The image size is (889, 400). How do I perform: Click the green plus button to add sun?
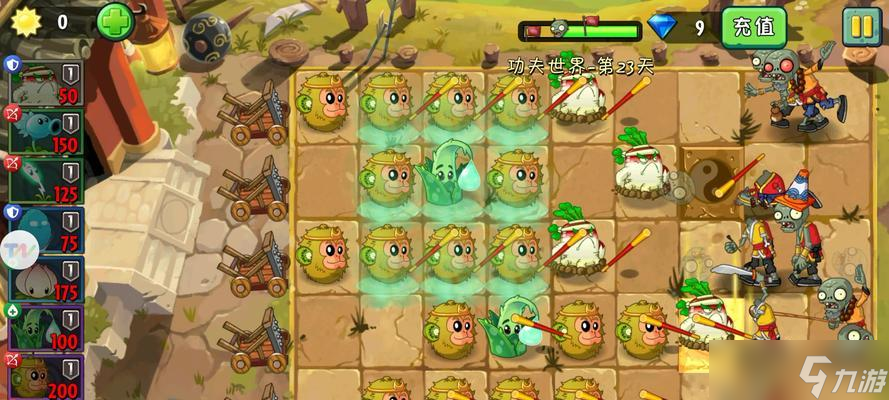pyautogui.click(x=114, y=21)
